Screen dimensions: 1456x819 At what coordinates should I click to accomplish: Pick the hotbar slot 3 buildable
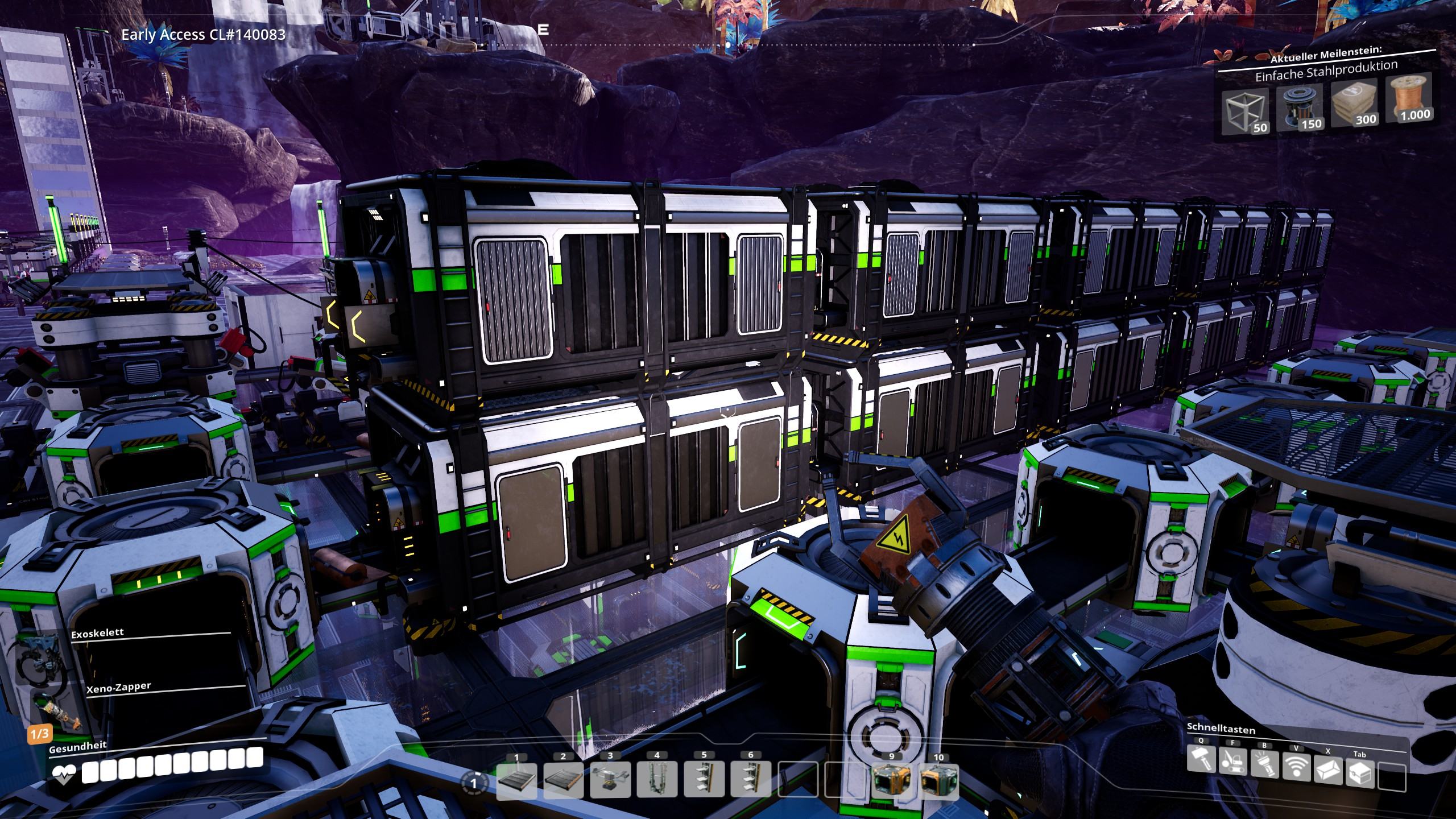(610, 780)
